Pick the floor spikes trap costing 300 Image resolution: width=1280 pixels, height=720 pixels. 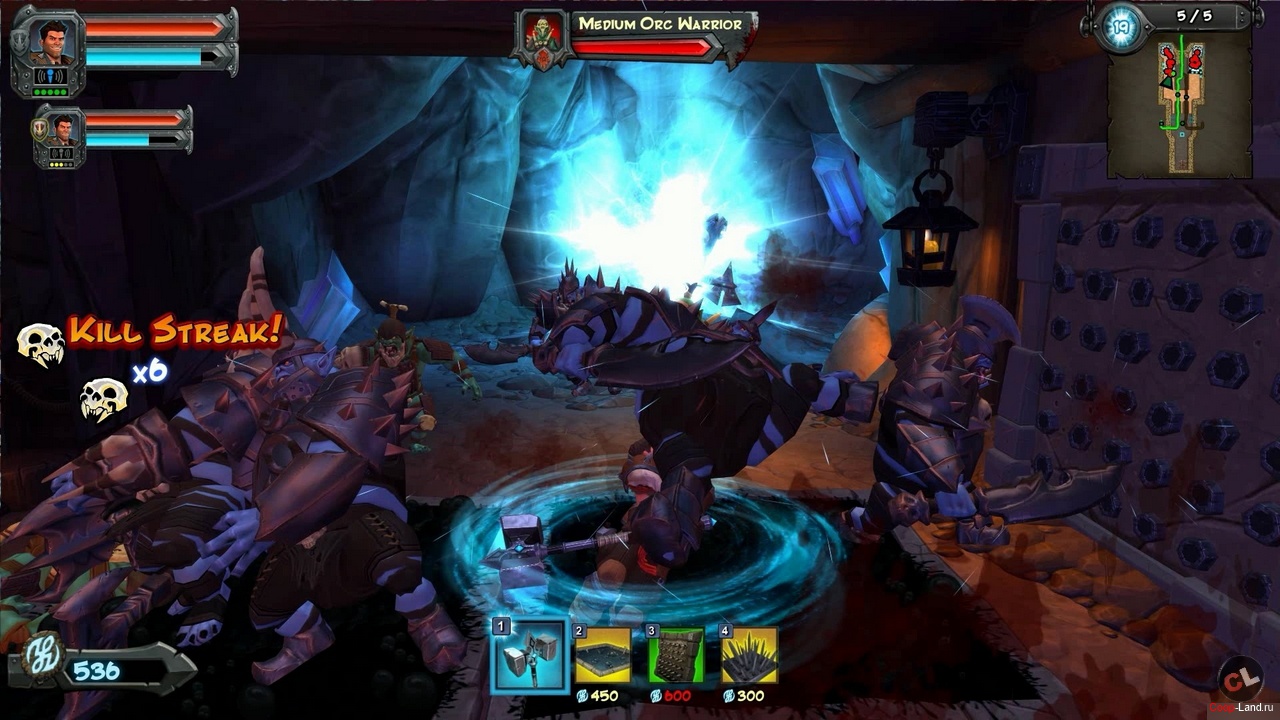click(749, 655)
